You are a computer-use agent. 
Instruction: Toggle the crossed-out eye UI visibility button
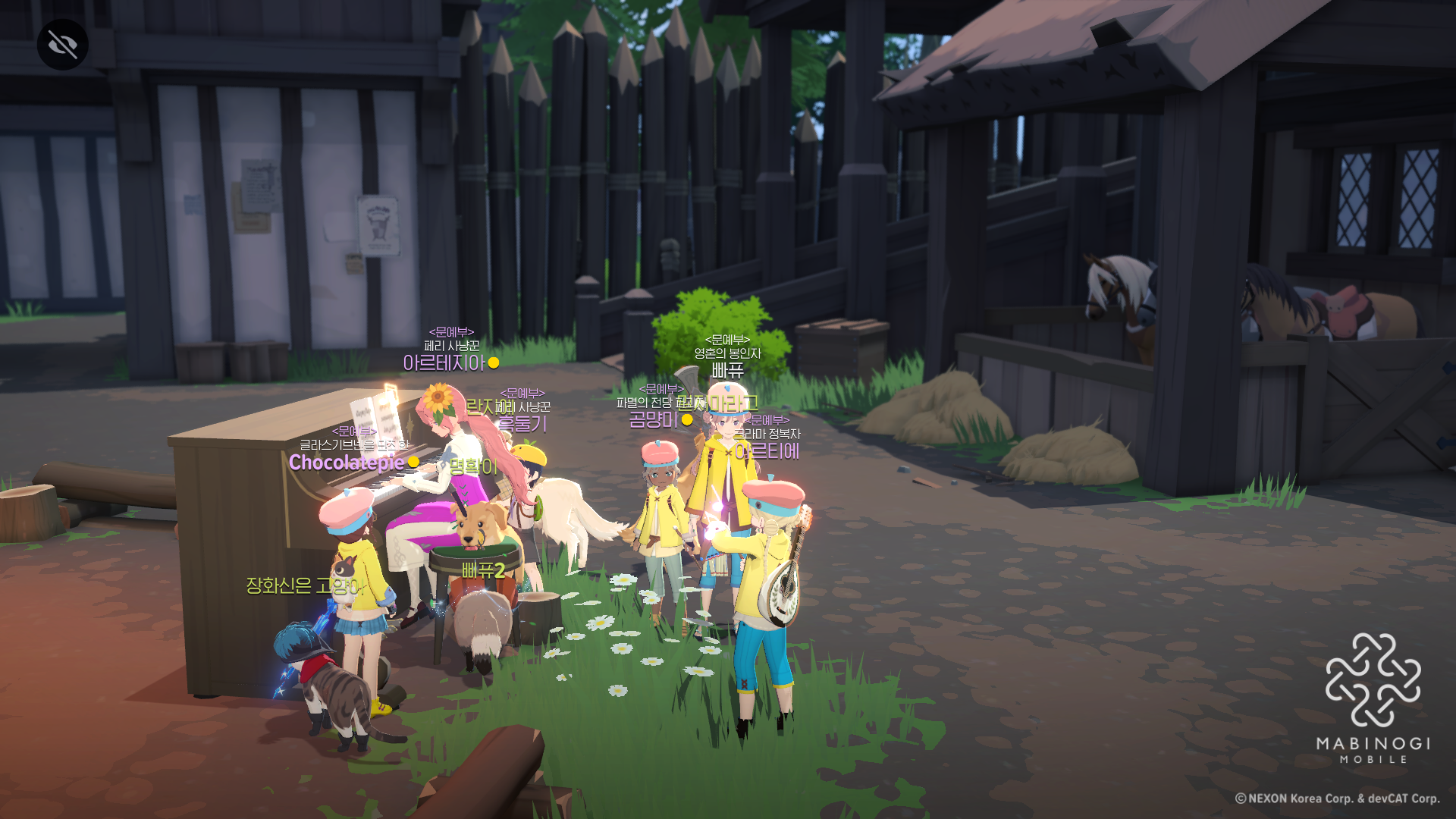coord(62,45)
